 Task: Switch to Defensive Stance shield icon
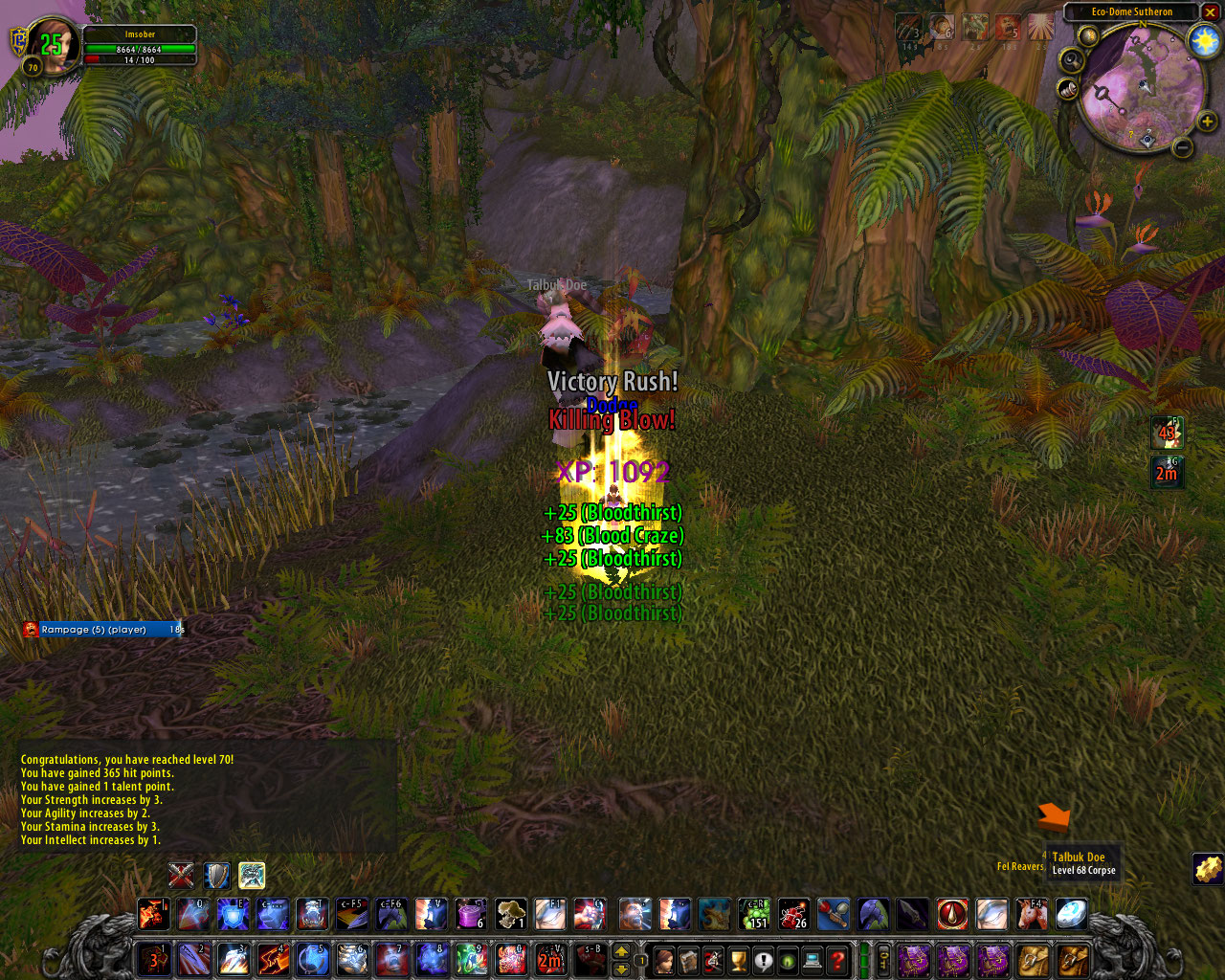216,875
